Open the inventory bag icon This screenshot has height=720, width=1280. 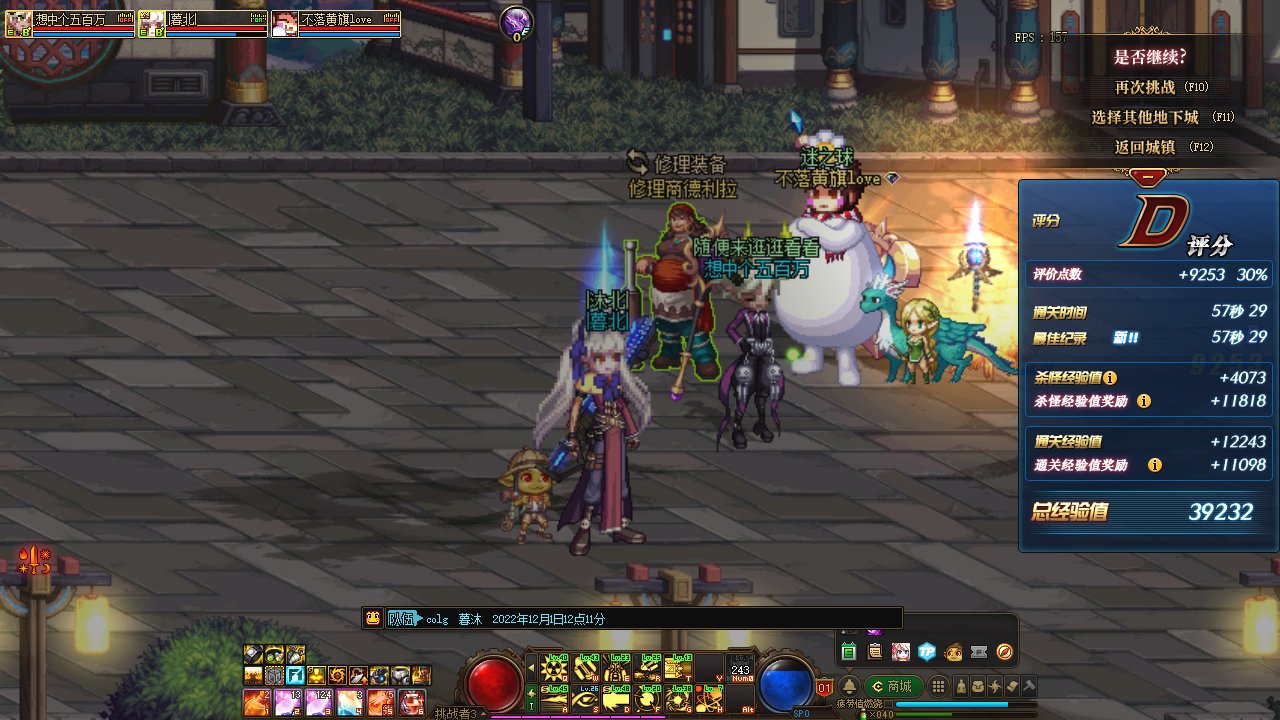pyautogui.click(x=979, y=686)
